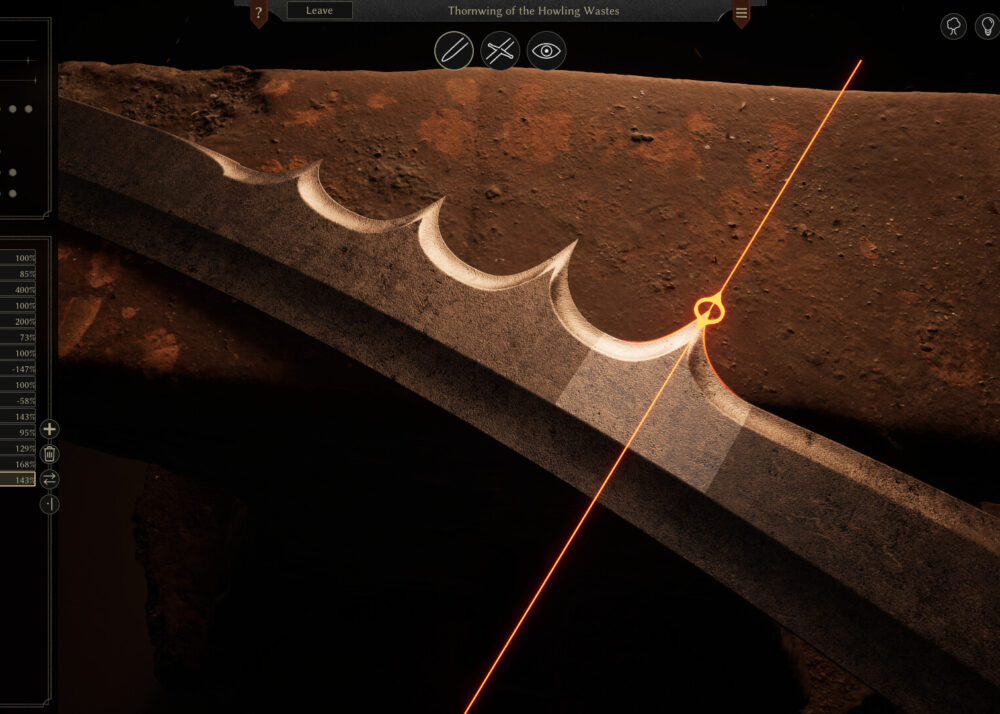Image resolution: width=1000 pixels, height=714 pixels.
Task: Select the 400% value row
Action: click(x=18, y=290)
